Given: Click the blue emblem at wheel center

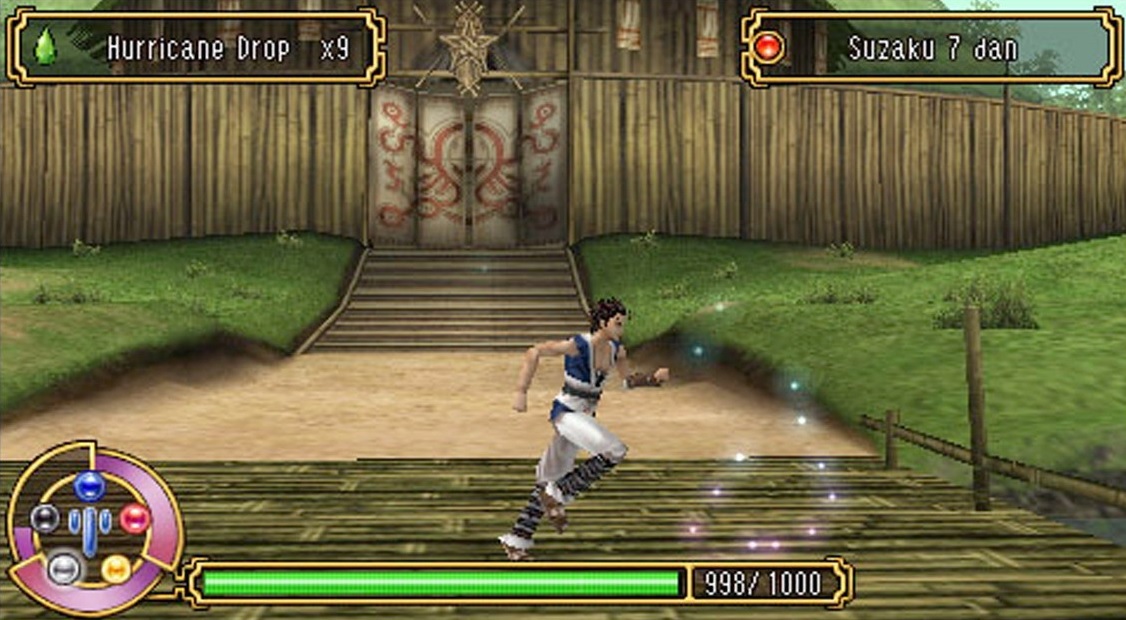Looking at the screenshot, I should point(90,527).
